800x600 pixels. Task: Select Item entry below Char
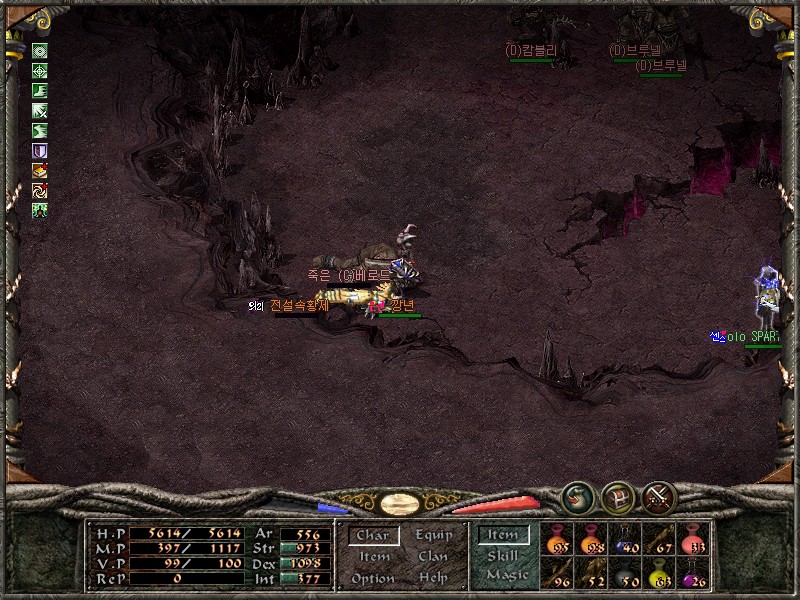tap(373, 557)
